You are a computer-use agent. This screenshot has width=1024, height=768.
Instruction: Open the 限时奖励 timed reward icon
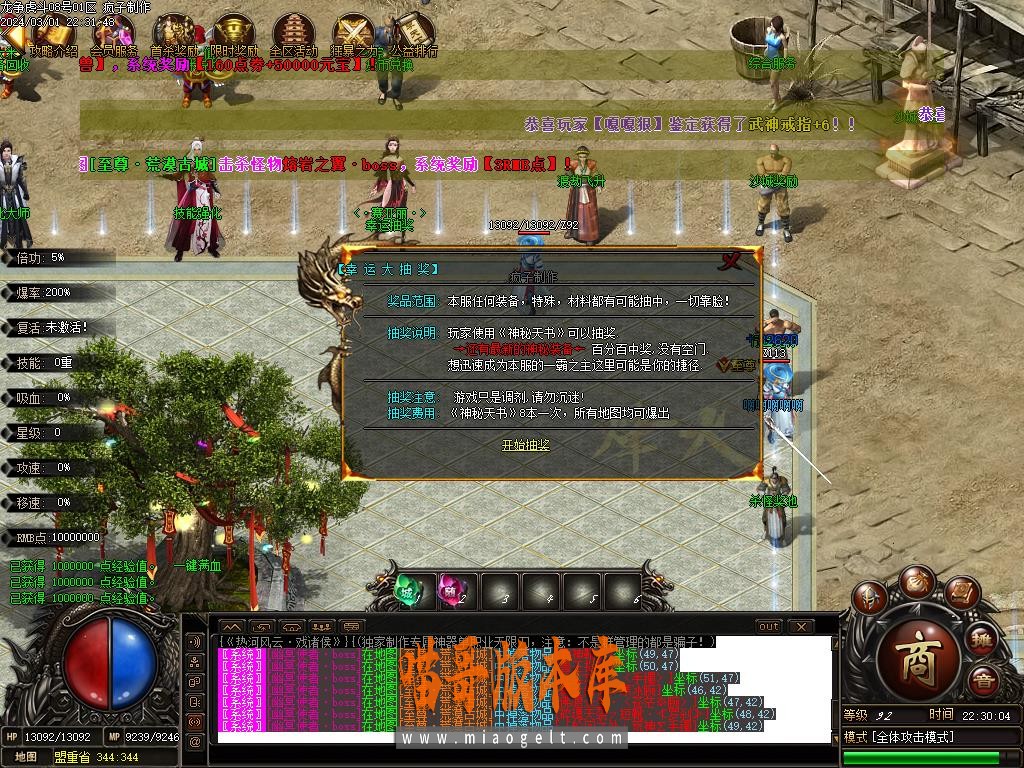click(233, 32)
